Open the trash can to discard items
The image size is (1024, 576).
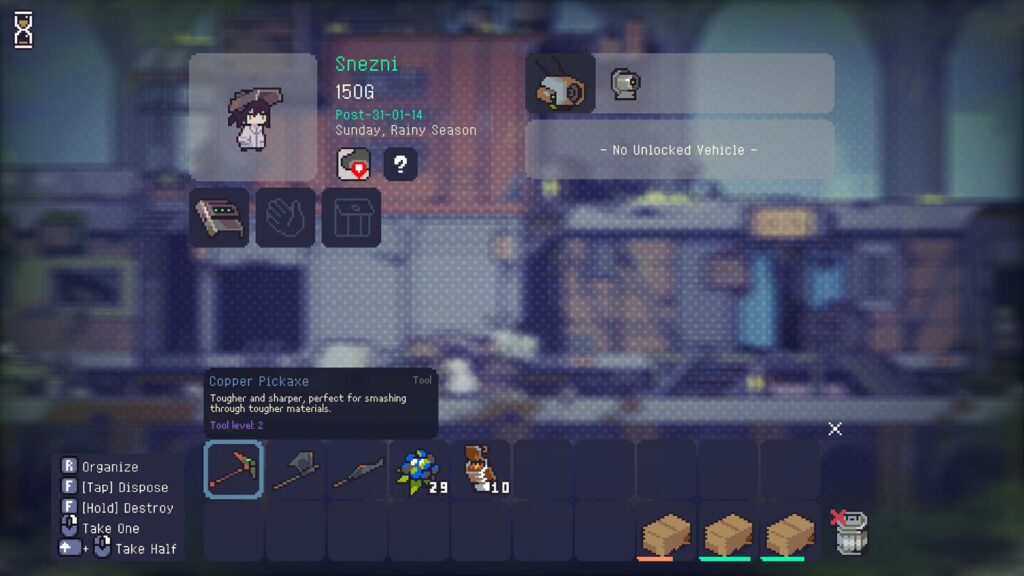tap(851, 532)
